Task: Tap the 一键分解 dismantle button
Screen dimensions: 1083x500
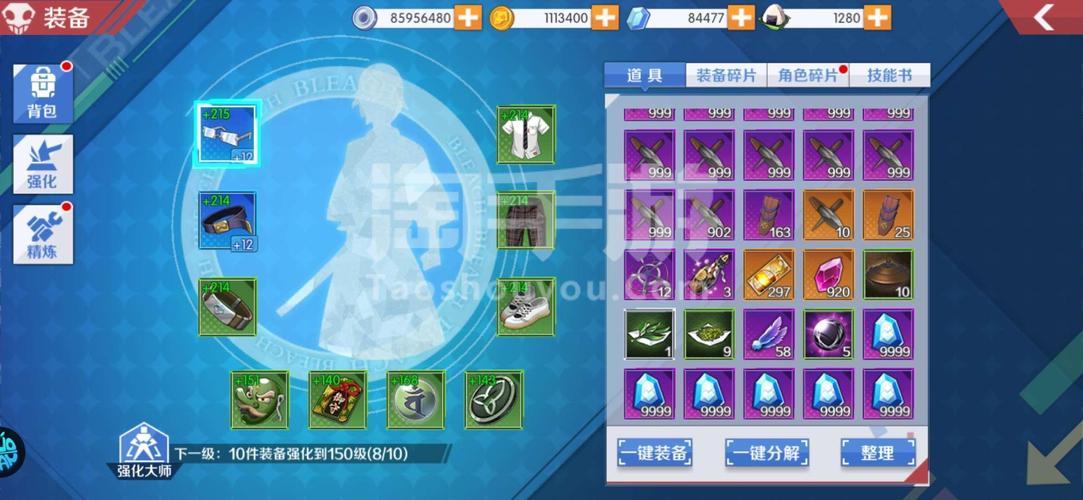Action: click(766, 452)
